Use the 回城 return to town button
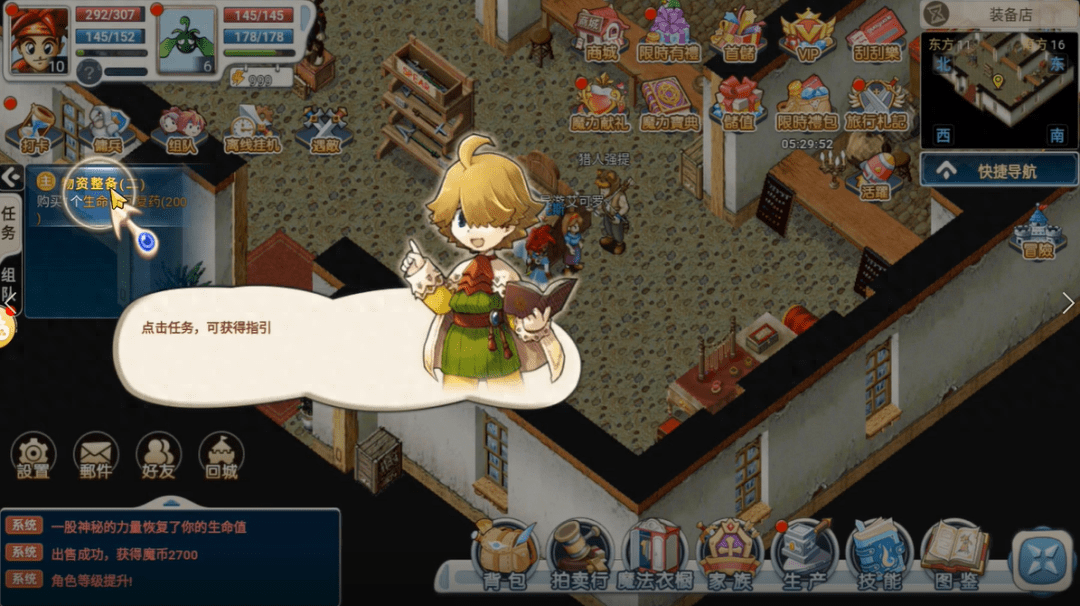This screenshot has height=606, width=1080. tap(221, 457)
